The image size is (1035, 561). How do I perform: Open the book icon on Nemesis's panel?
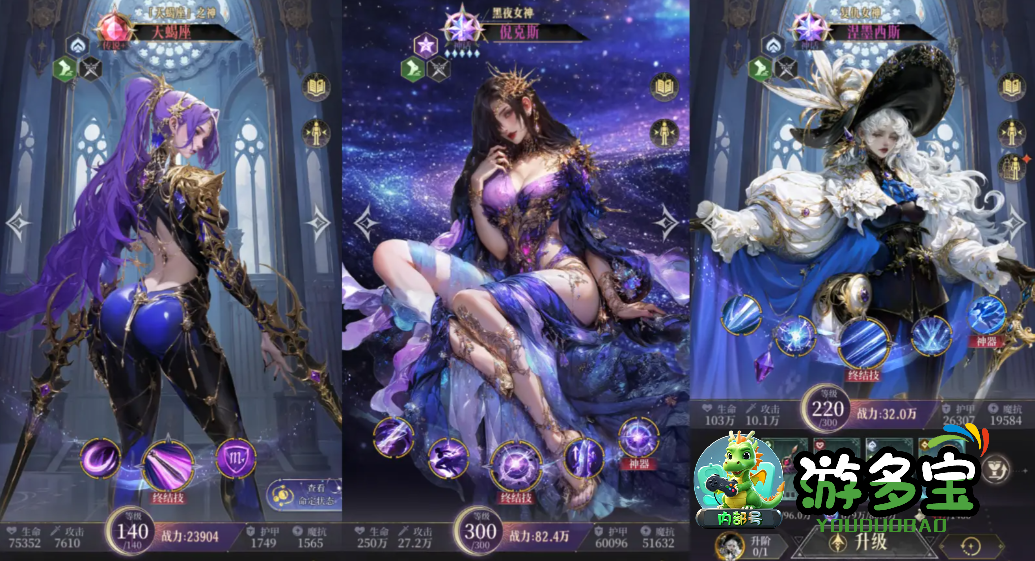coord(1011,87)
